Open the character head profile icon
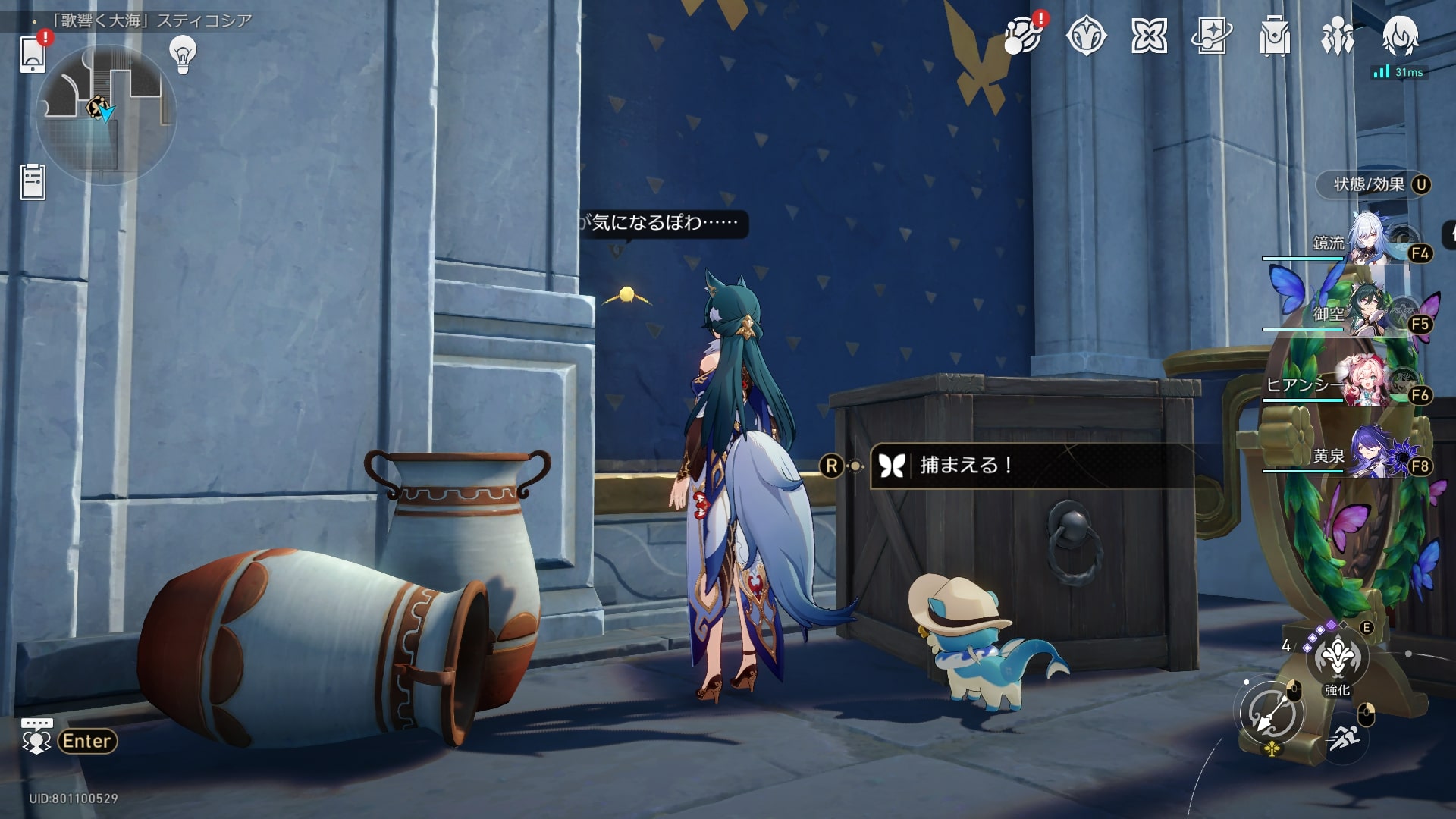The image size is (1456, 819). [x=1400, y=36]
